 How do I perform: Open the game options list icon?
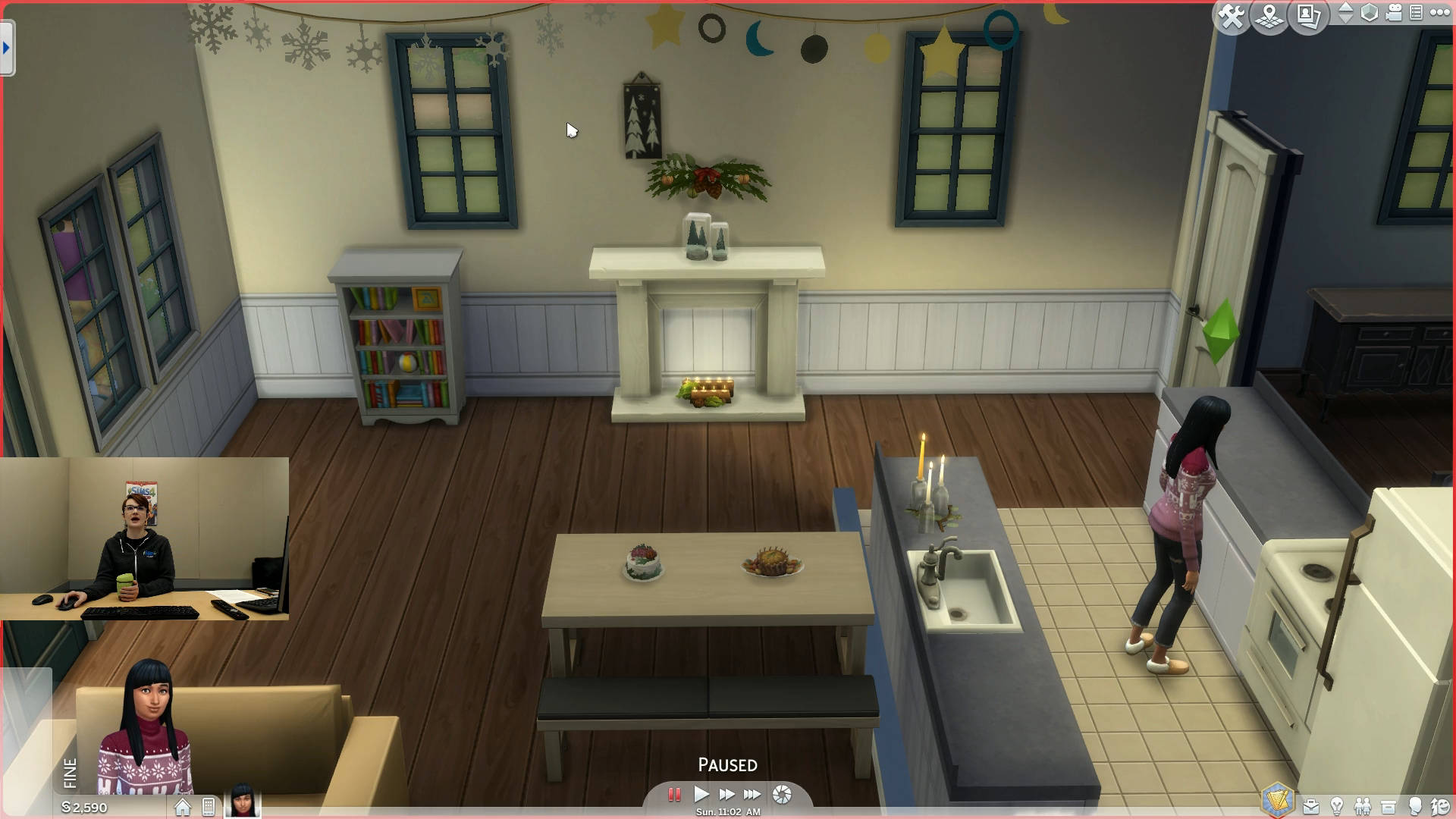[x=1416, y=13]
